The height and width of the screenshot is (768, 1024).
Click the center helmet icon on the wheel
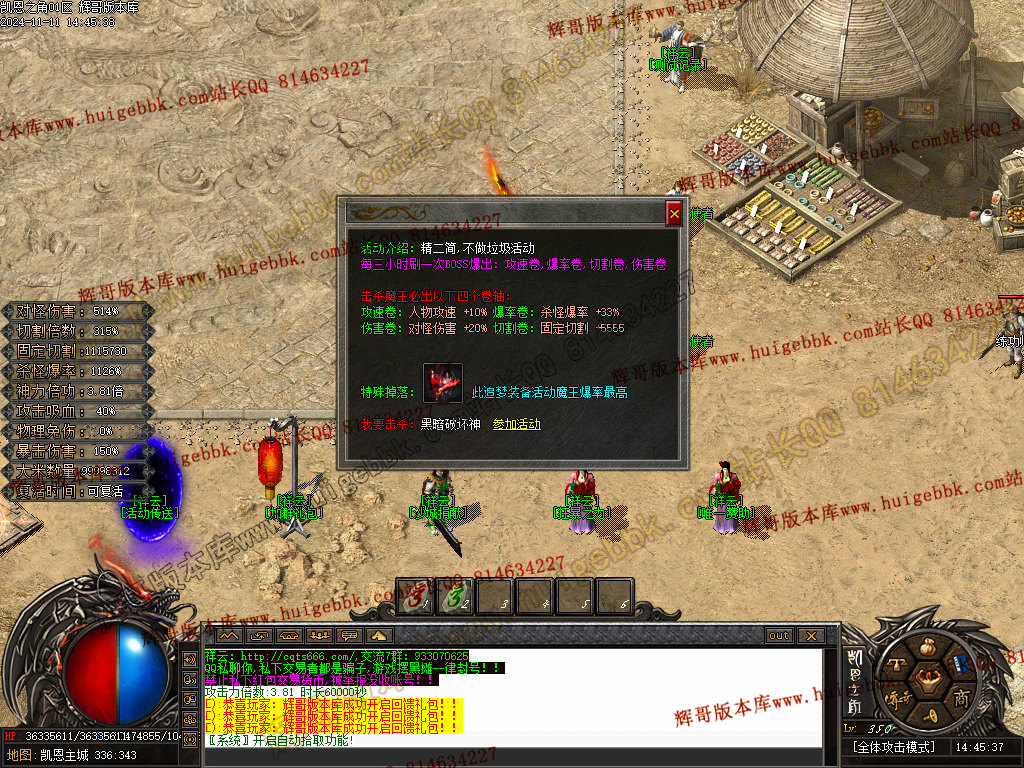[x=931, y=681]
